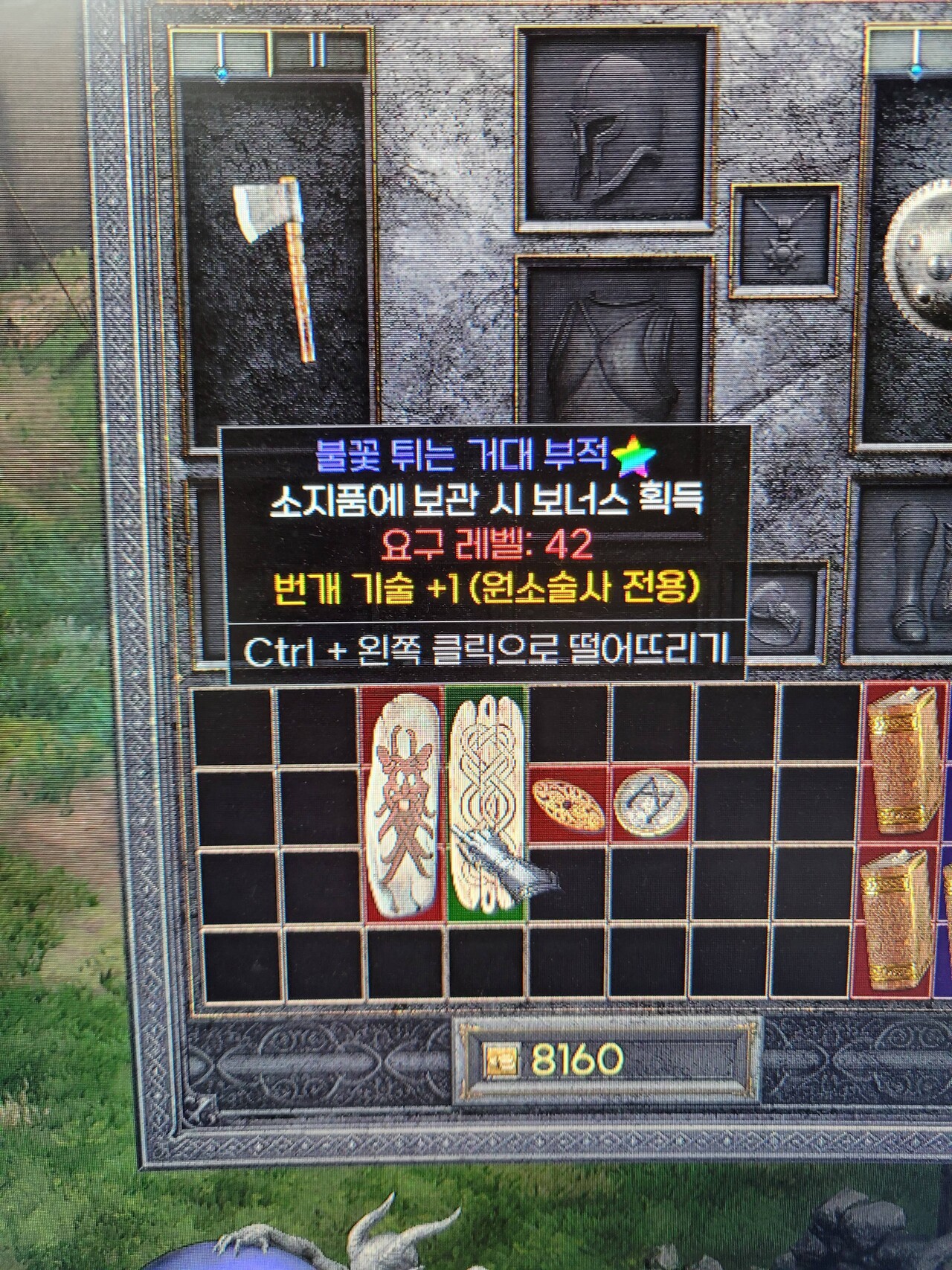
Task: Switch to weapon set I tab
Action: [x=223, y=48]
